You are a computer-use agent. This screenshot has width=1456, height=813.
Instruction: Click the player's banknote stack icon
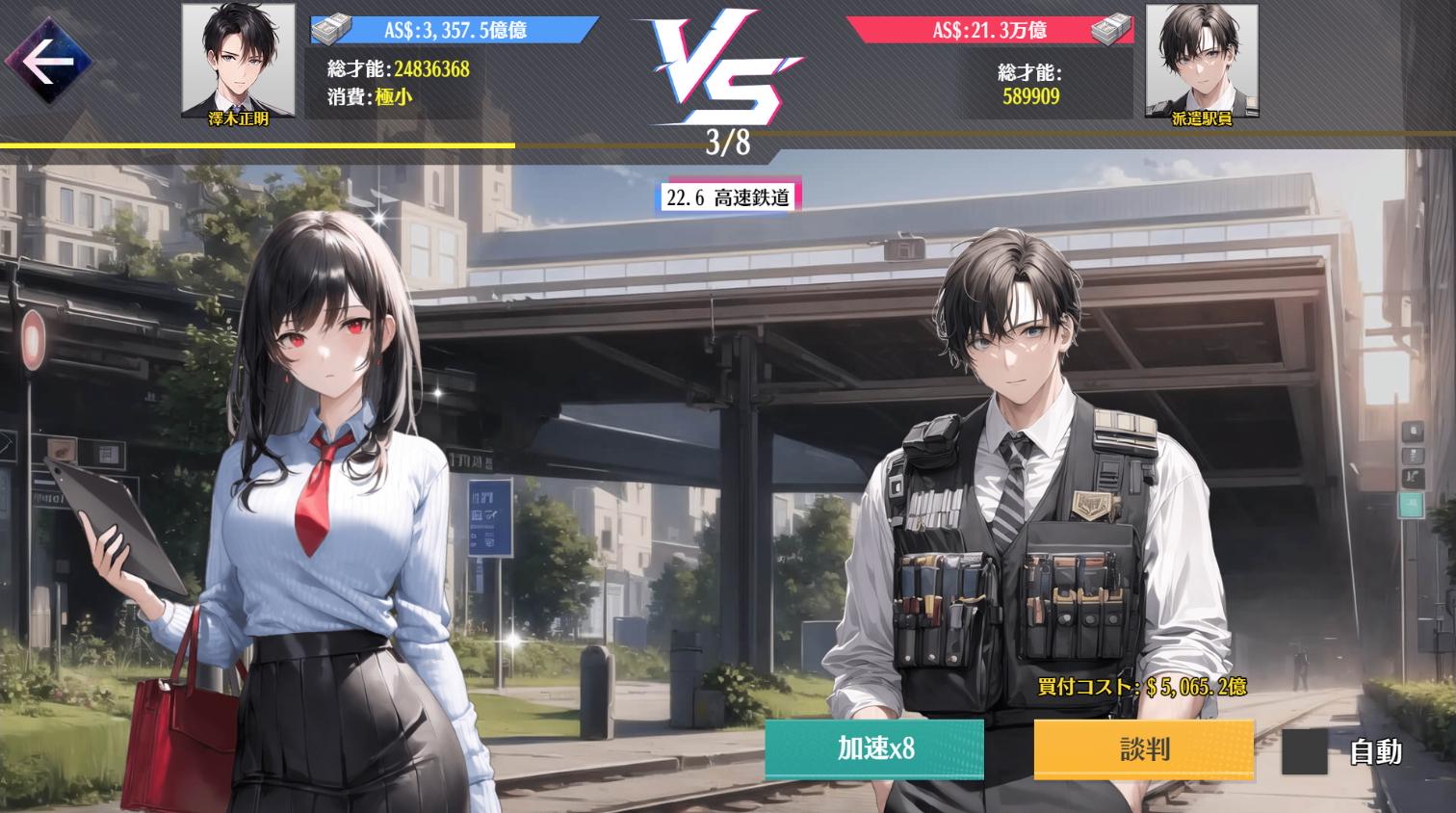pyautogui.click(x=329, y=28)
